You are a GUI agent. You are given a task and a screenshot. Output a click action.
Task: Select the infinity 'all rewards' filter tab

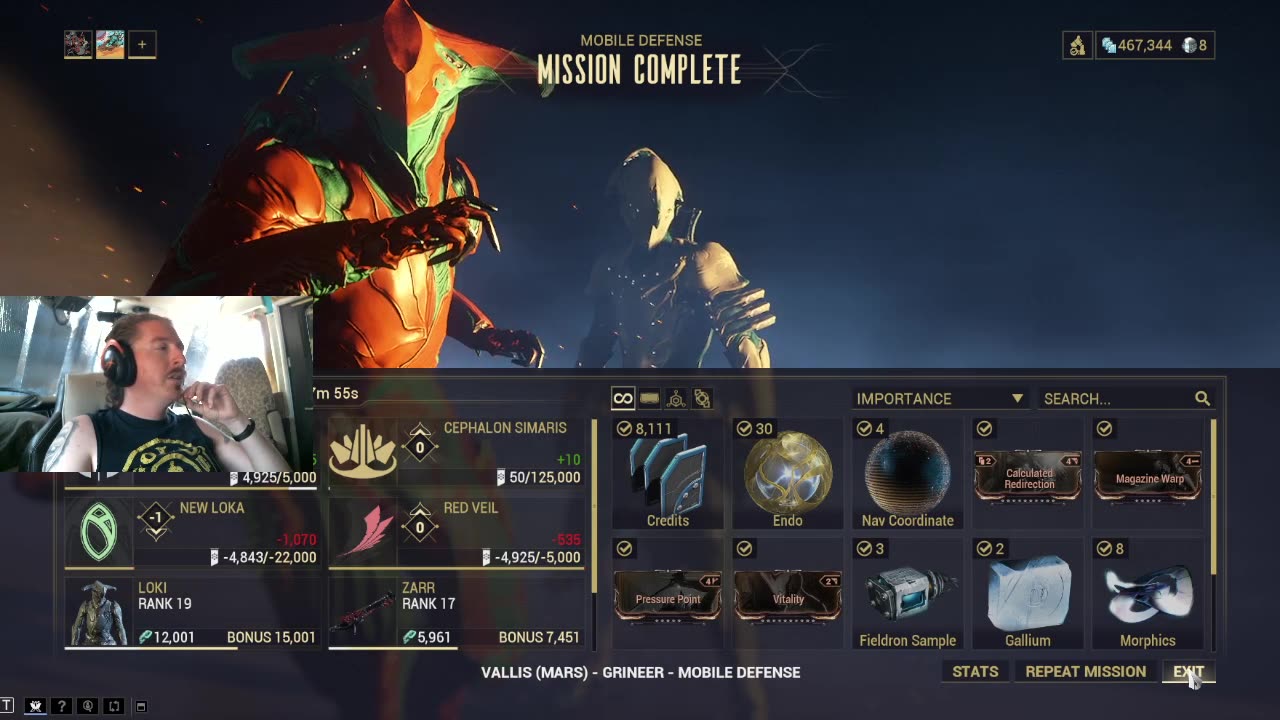click(x=622, y=399)
